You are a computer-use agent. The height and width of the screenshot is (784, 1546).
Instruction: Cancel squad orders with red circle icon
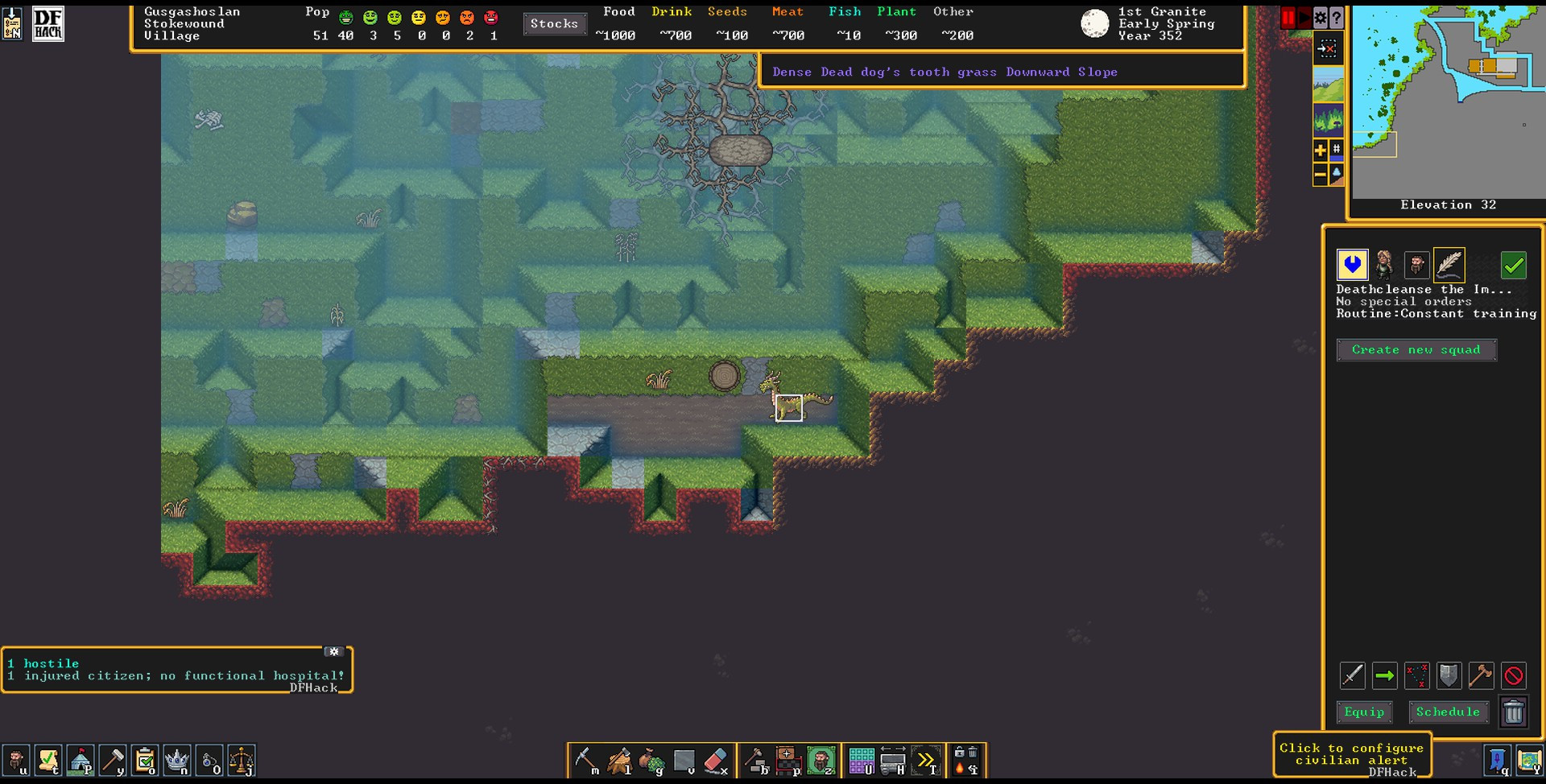coord(1514,676)
